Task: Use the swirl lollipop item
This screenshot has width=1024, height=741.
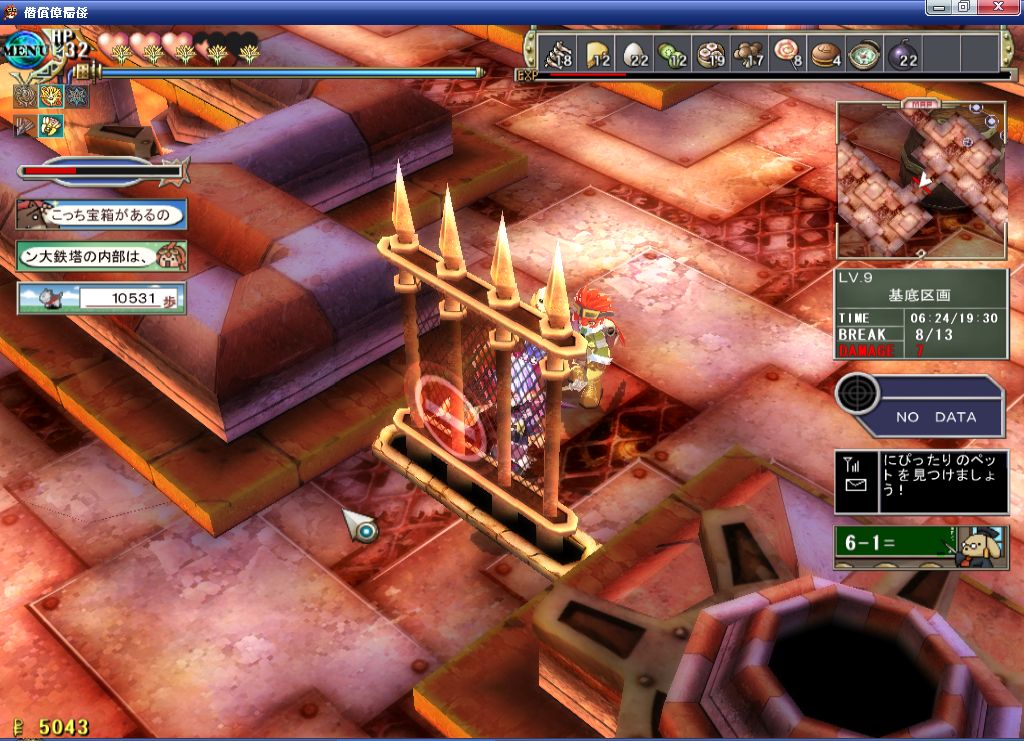Action: coord(786,54)
